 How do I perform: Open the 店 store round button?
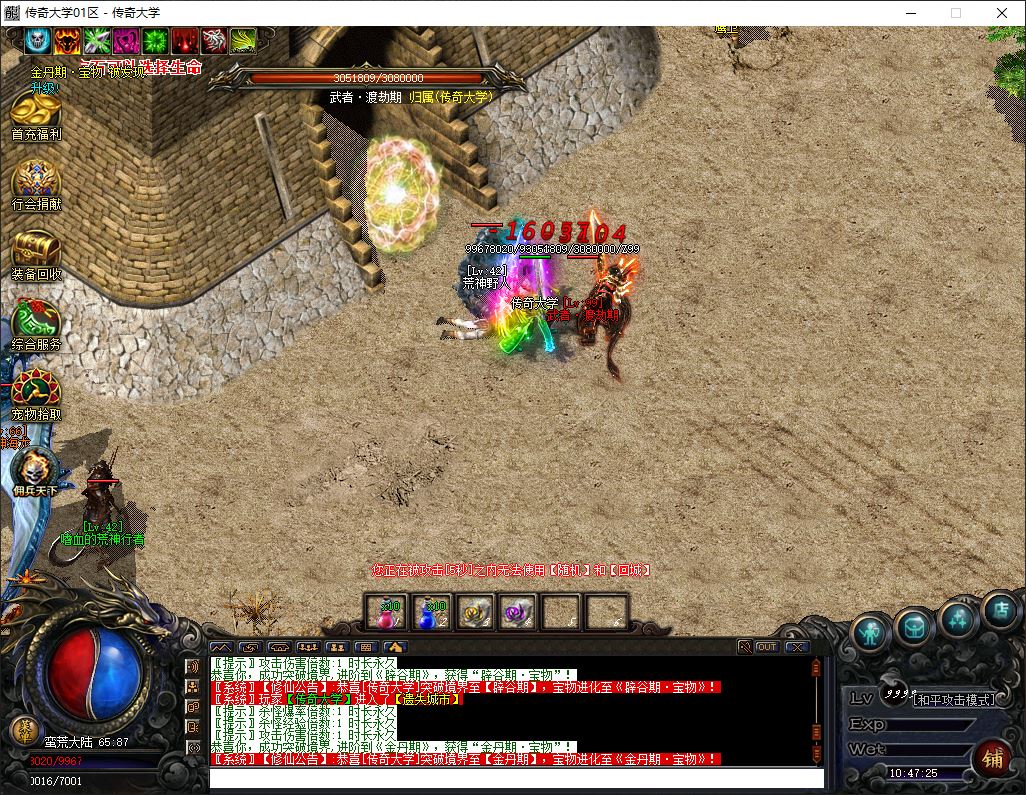point(999,608)
